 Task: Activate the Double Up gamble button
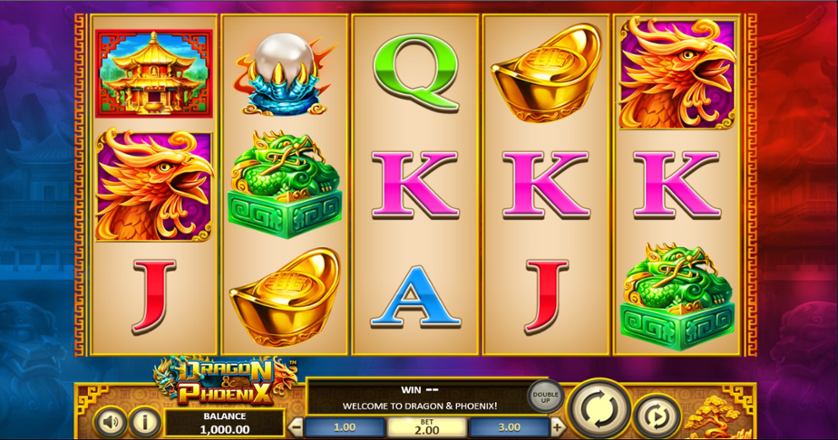click(x=543, y=397)
